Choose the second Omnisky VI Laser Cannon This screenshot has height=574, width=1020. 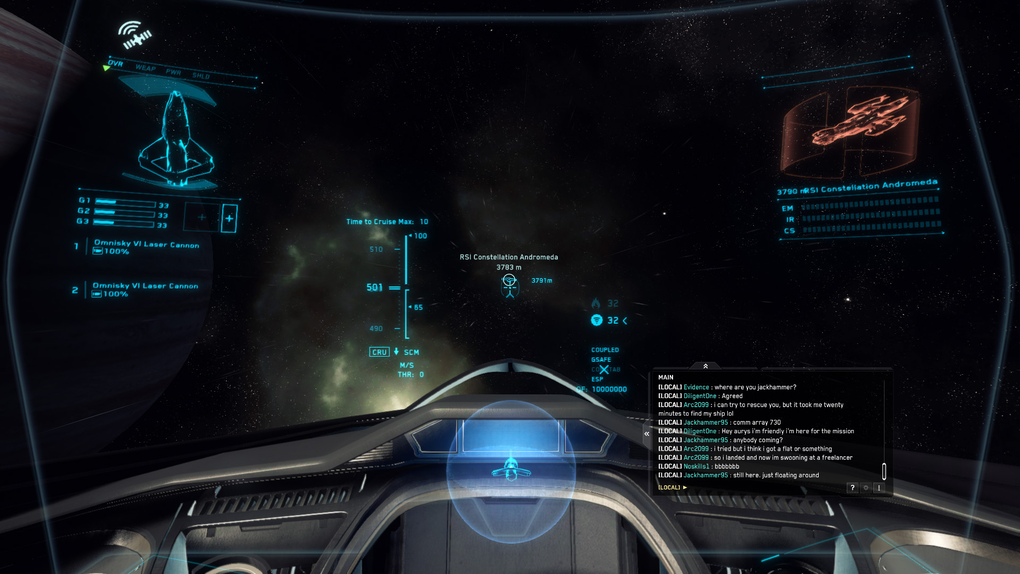point(145,286)
